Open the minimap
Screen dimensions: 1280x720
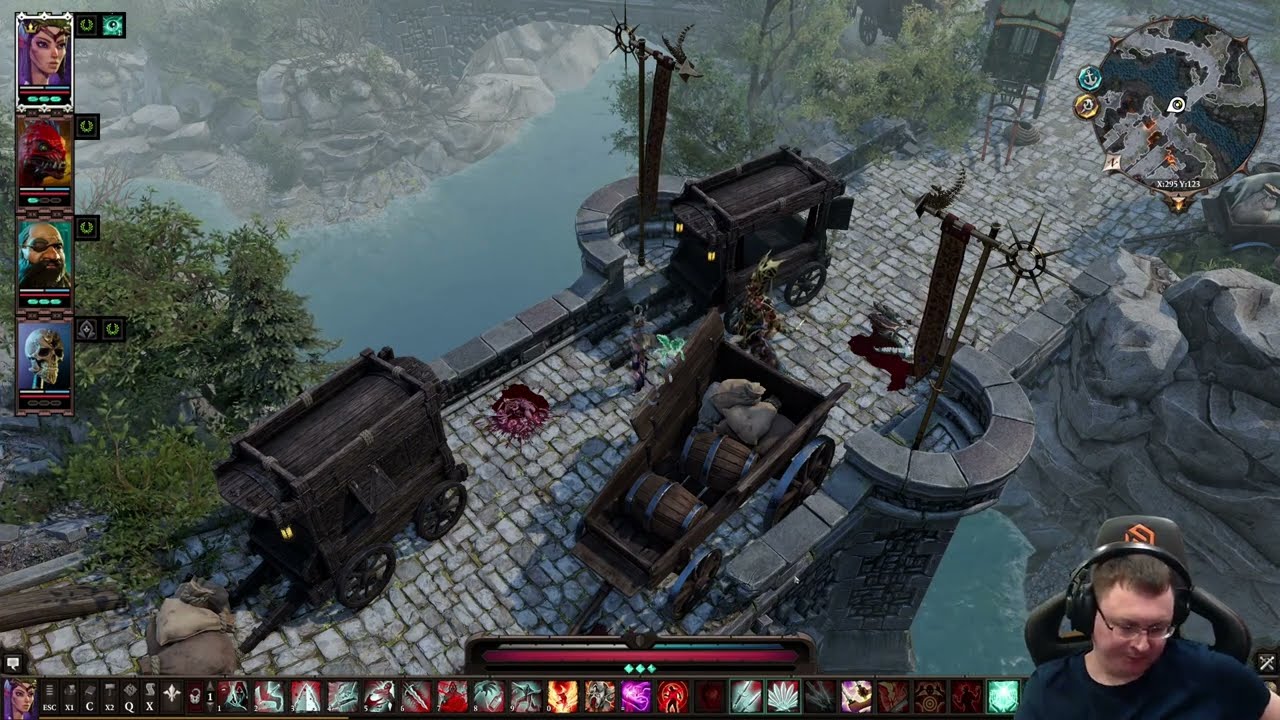point(1178,105)
